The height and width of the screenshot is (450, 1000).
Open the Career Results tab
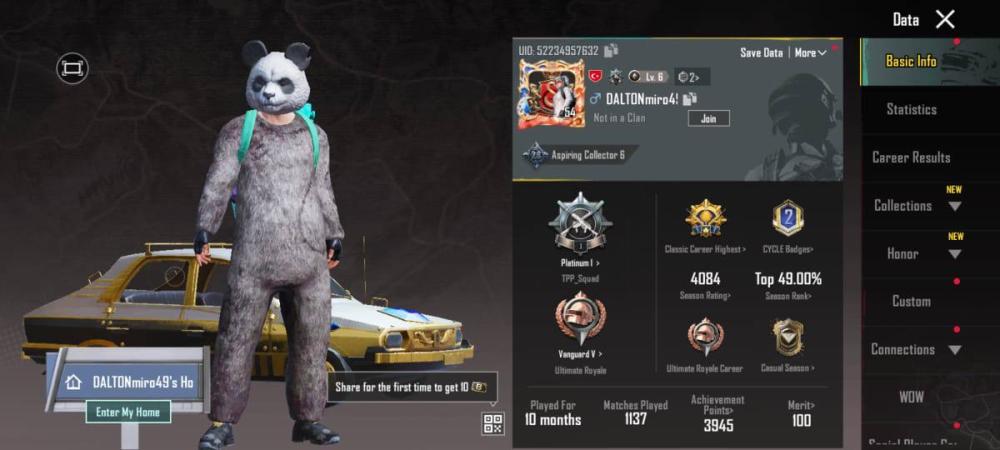(x=911, y=157)
